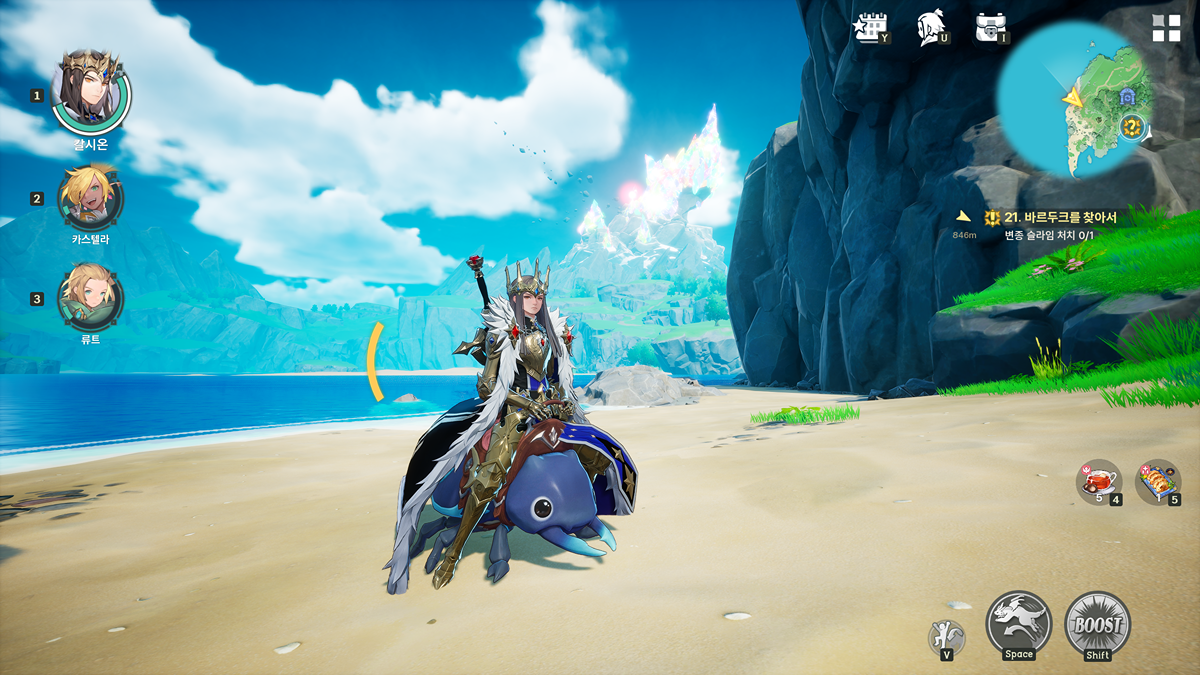Click the question-mark quest marker on minimap
The height and width of the screenshot is (675, 1200).
(1132, 126)
